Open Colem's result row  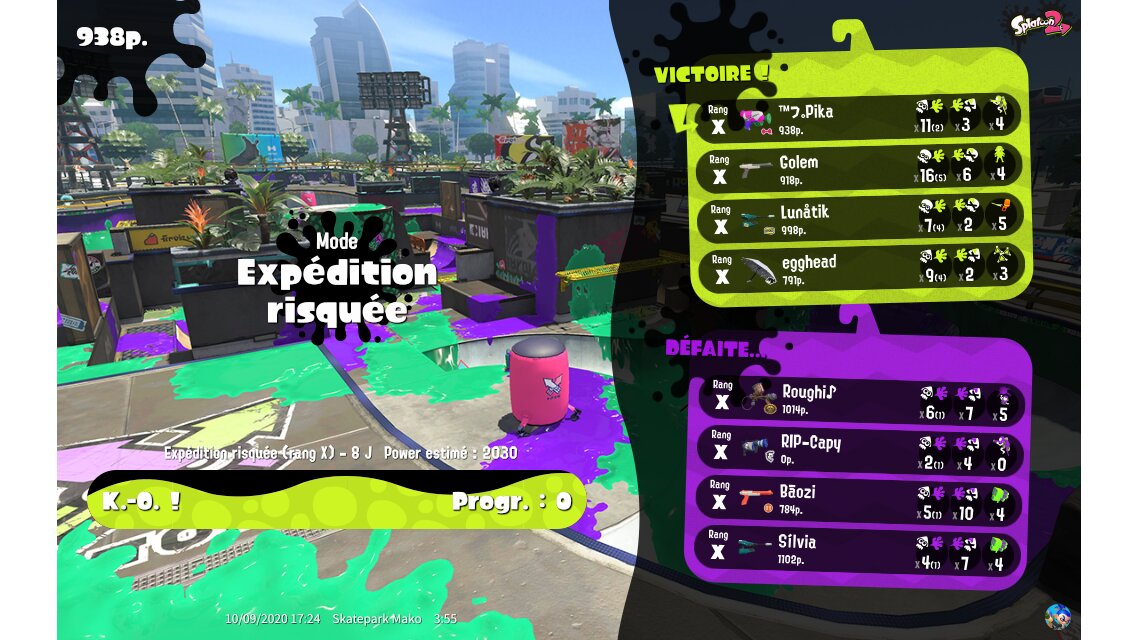pyautogui.click(x=858, y=167)
